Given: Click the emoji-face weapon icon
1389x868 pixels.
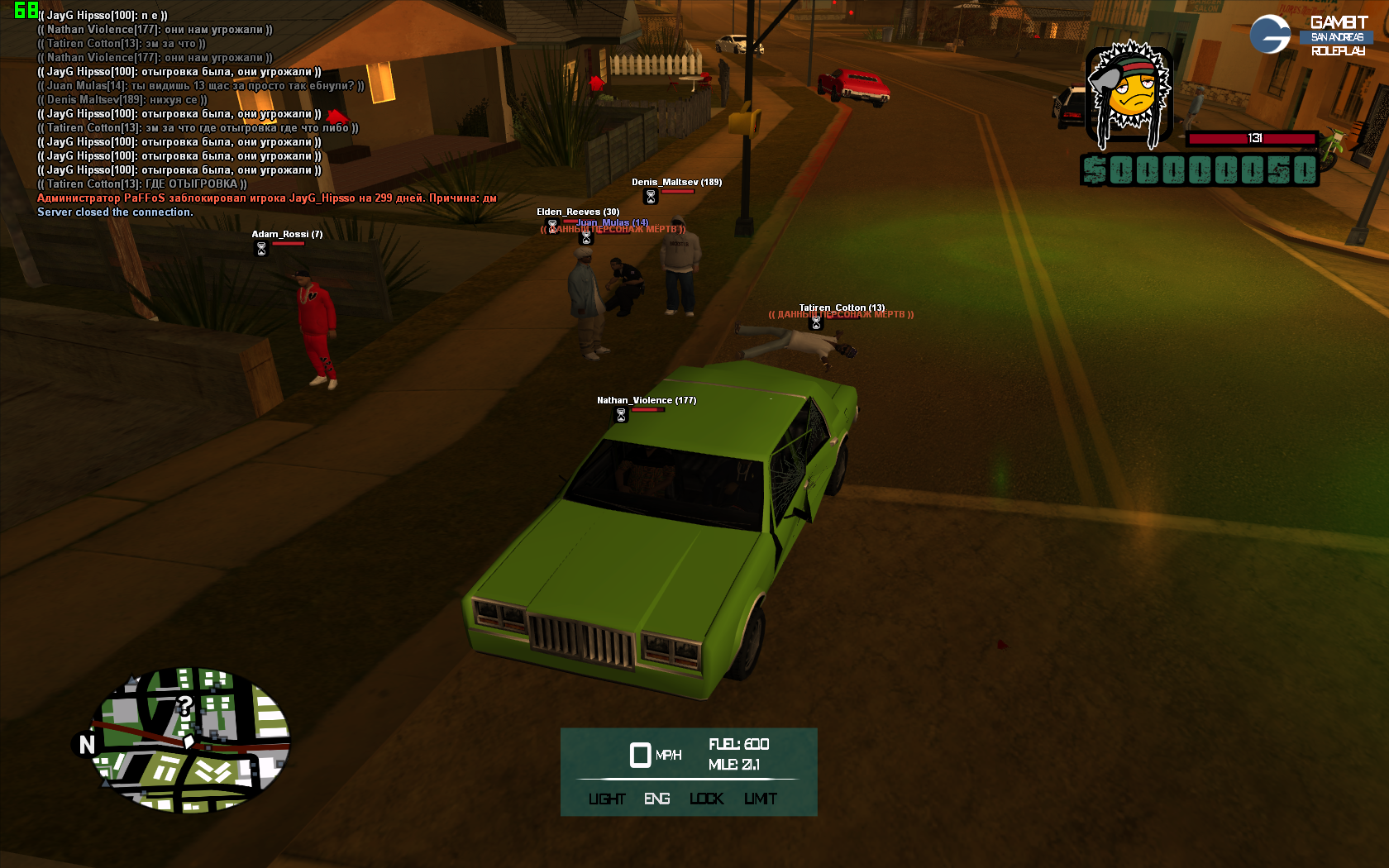Looking at the screenshot, I should (x=1129, y=93).
